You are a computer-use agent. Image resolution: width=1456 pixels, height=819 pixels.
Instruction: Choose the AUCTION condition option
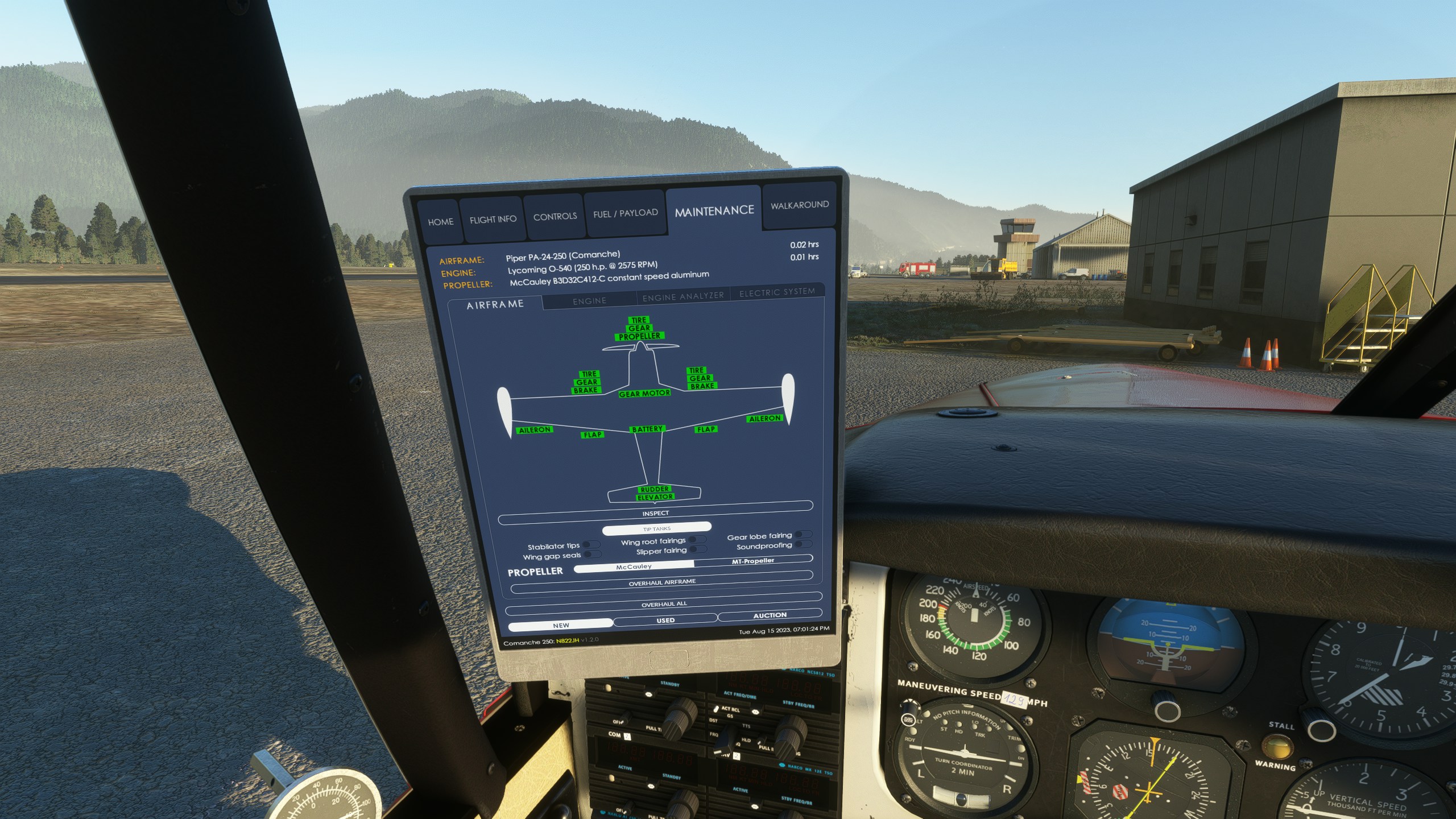click(770, 615)
